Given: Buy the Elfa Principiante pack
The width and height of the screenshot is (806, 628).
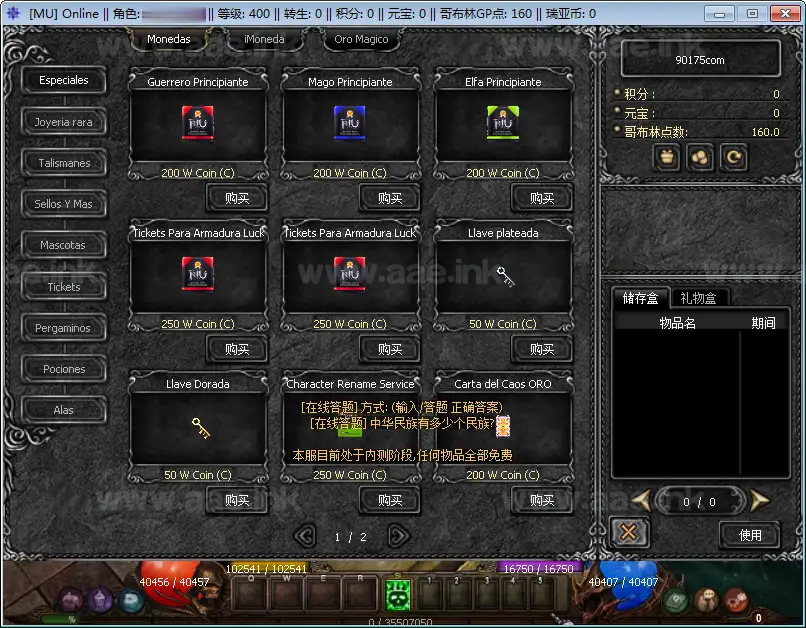Looking at the screenshot, I should click(541, 198).
